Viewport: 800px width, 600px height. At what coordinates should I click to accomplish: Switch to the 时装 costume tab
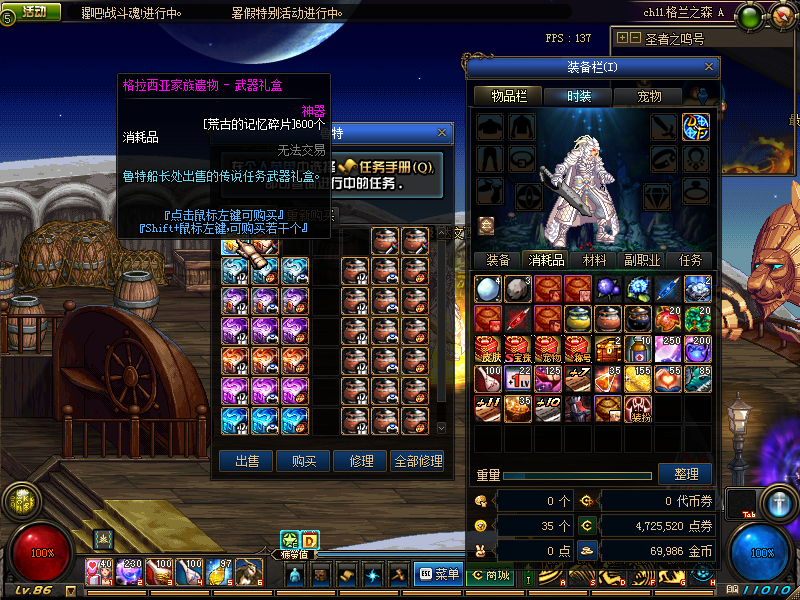pyautogui.click(x=578, y=96)
